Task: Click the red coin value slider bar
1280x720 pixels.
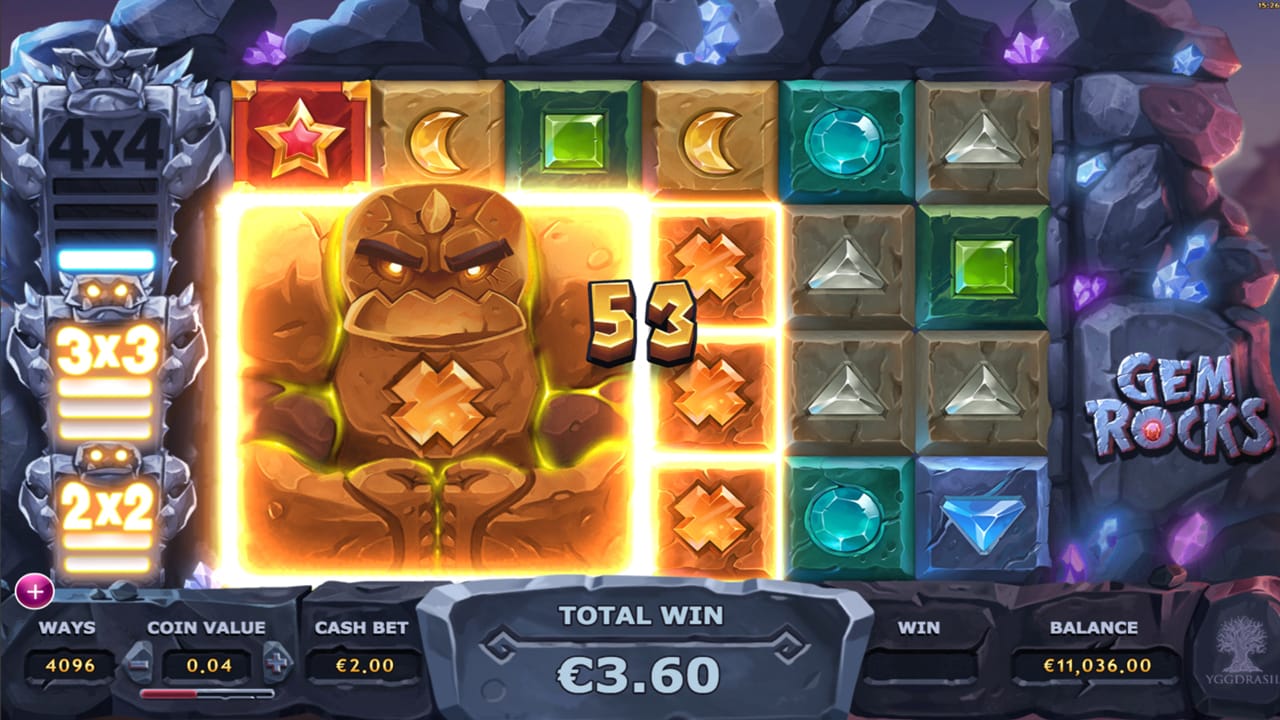Action: pos(206,693)
